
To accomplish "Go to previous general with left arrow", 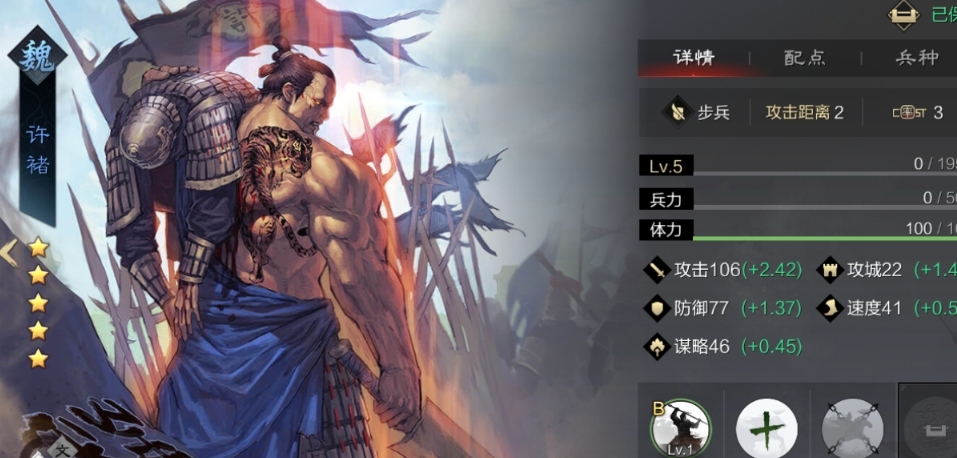I will 9,252.
